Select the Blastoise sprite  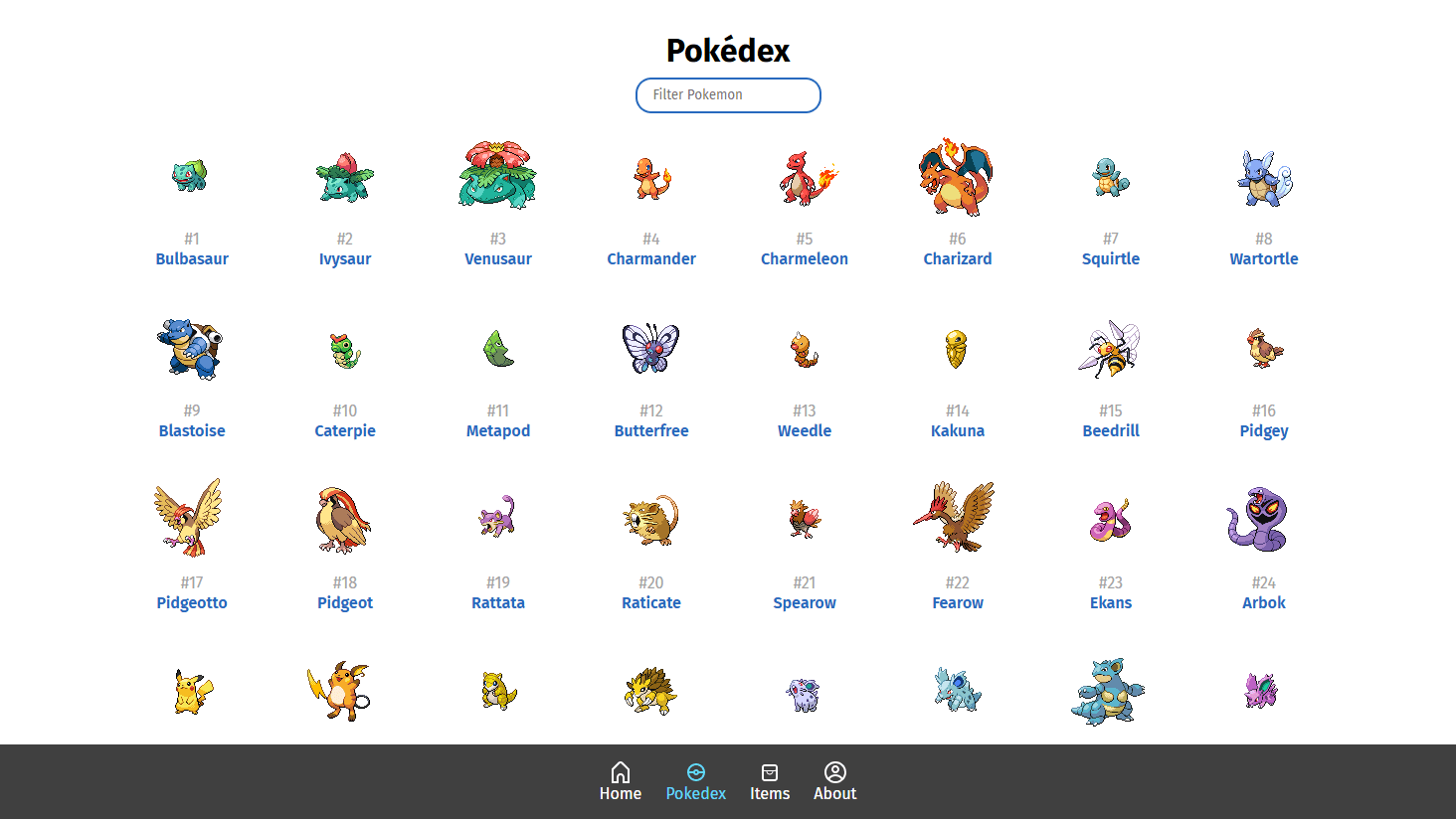(191, 347)
